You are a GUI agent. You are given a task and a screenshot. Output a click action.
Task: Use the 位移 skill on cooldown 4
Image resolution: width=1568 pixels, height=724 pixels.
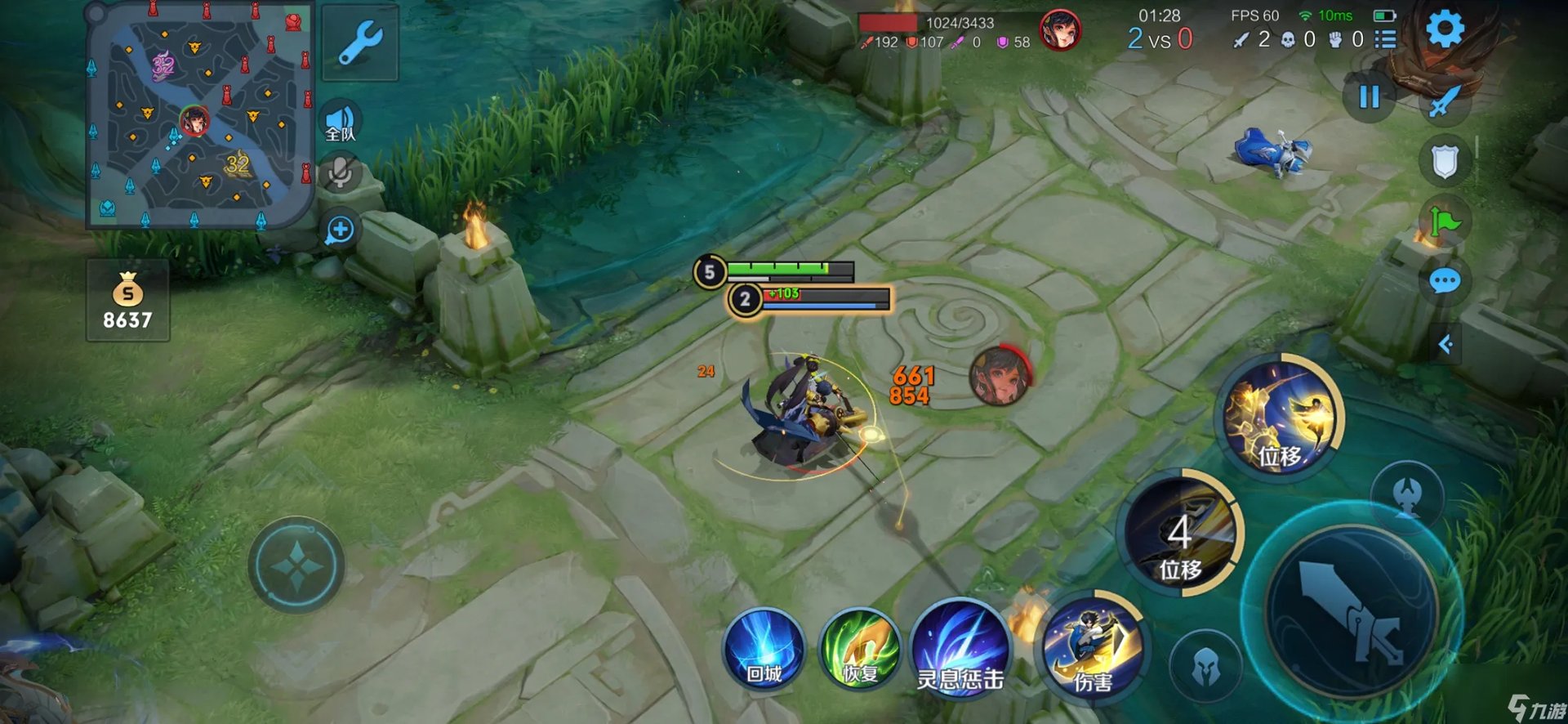click(x=1181, y=535)
